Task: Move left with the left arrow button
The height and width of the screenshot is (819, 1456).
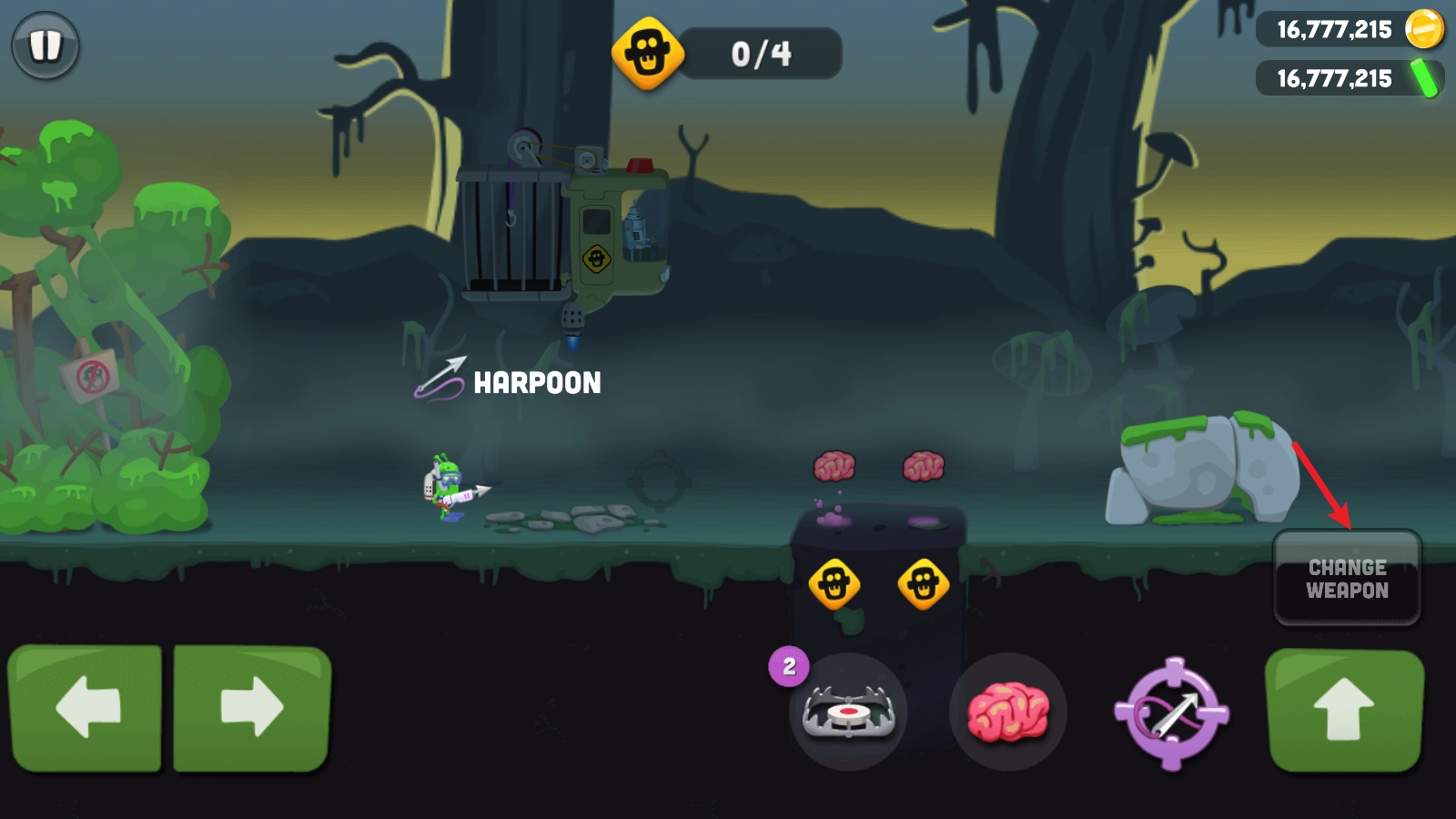Action: (86, 707)
